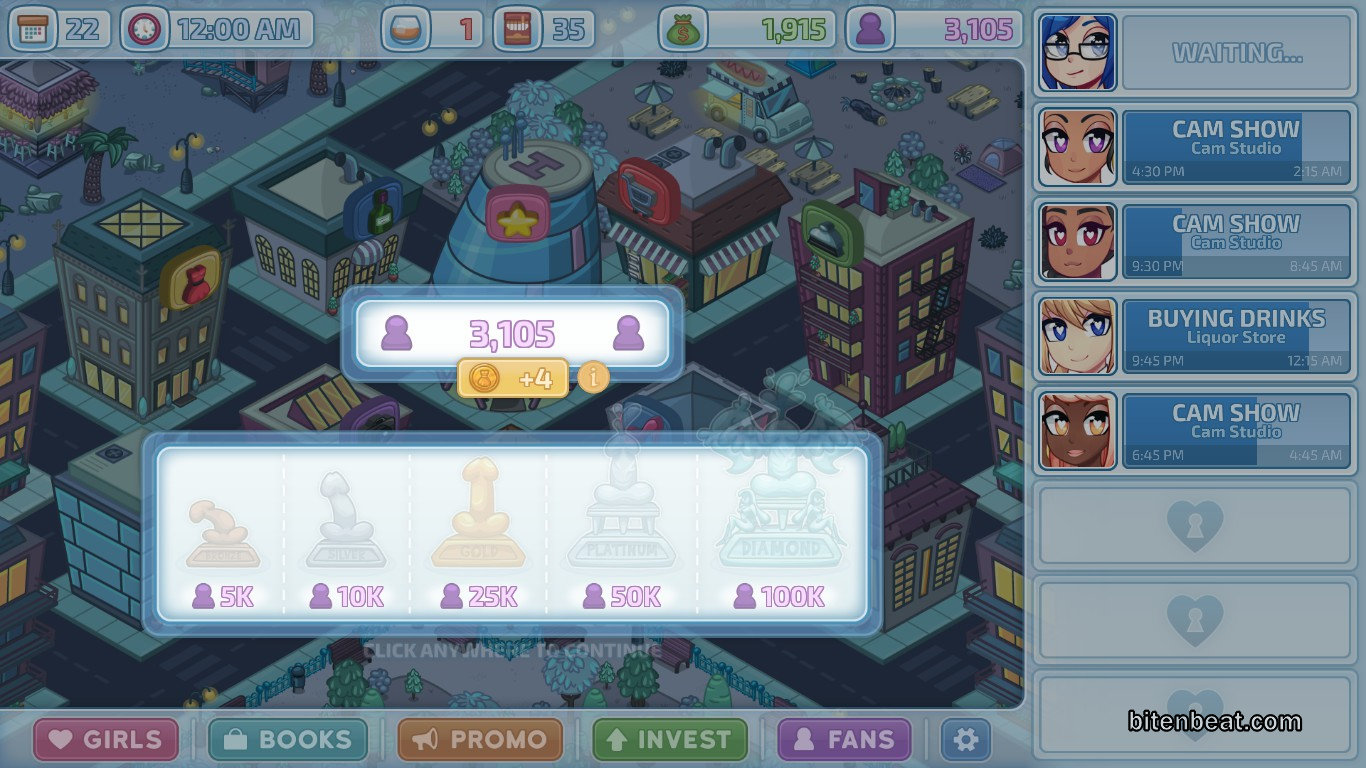
Task: Click the Waiting status panel
Action: coord(1236,53)
